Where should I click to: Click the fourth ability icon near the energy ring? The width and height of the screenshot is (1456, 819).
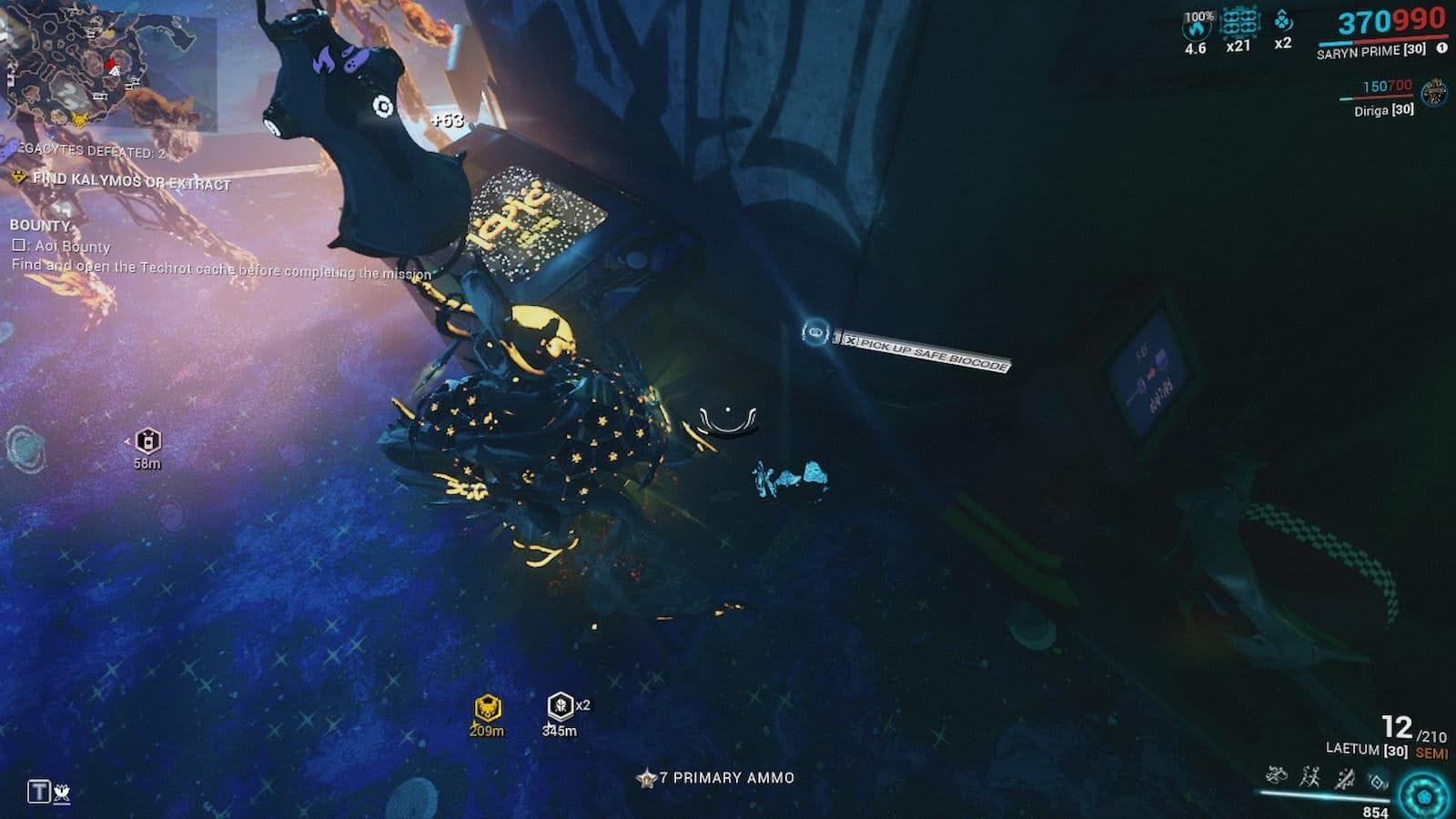click(1378, 783)
